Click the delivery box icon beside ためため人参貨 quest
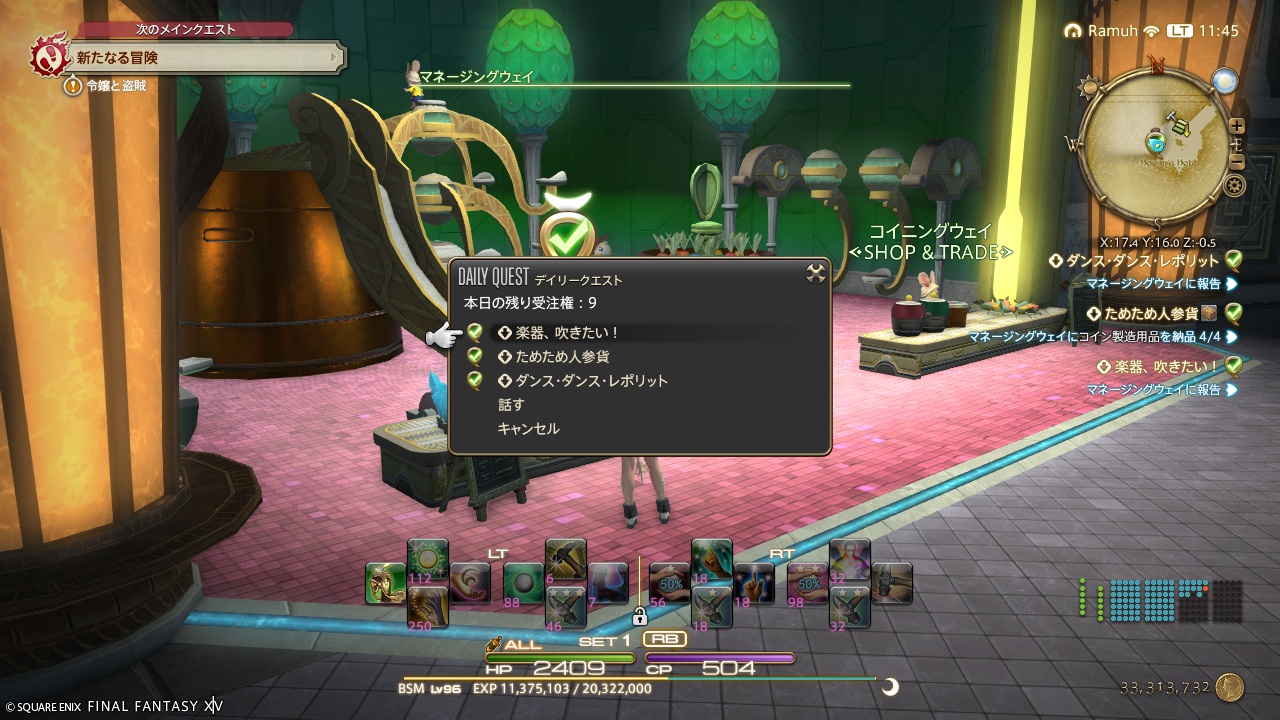This screenshot has height=720, width=1280. [x=1211, y=313]
